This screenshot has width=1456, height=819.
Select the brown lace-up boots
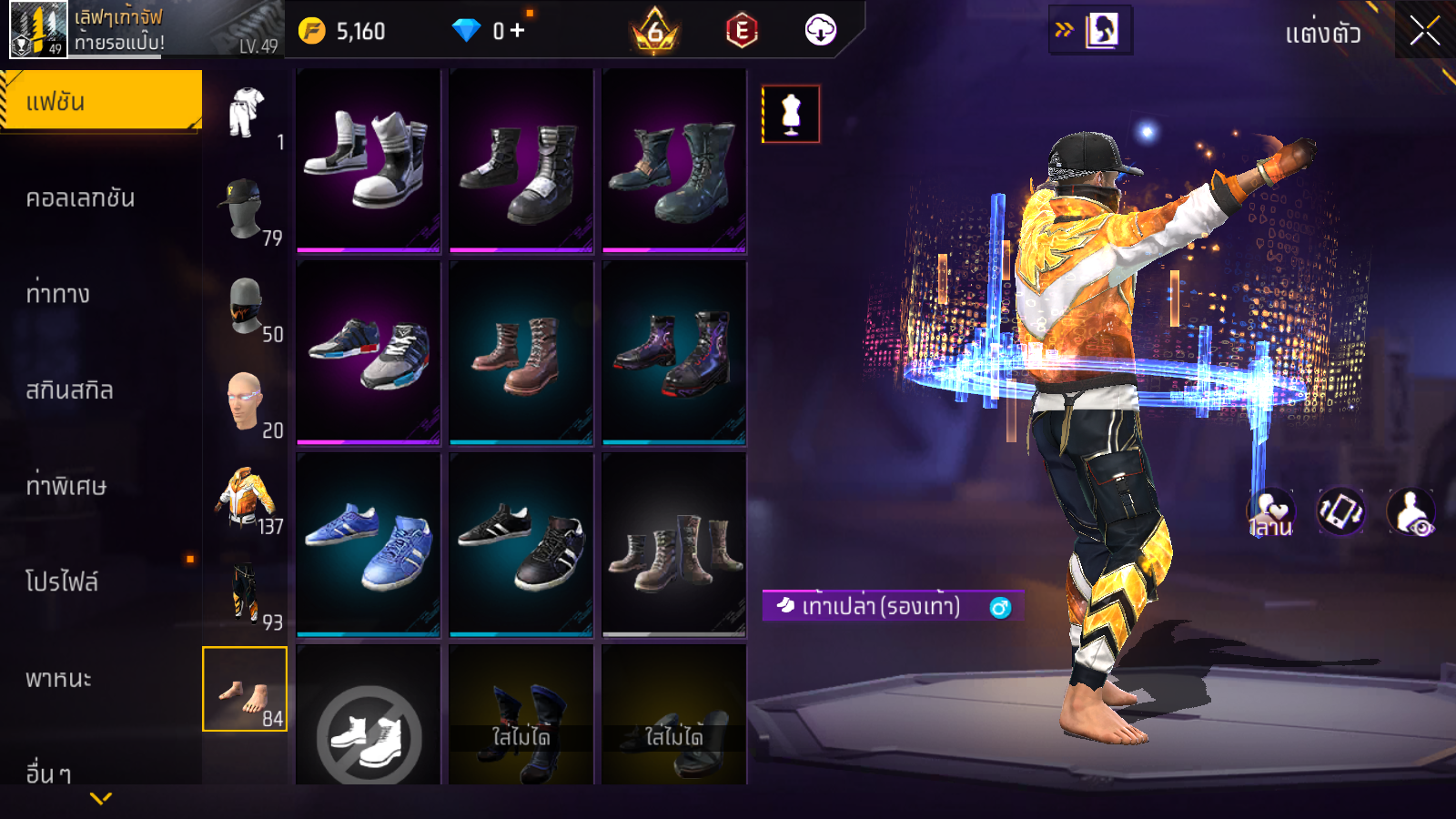click(521, 352)
